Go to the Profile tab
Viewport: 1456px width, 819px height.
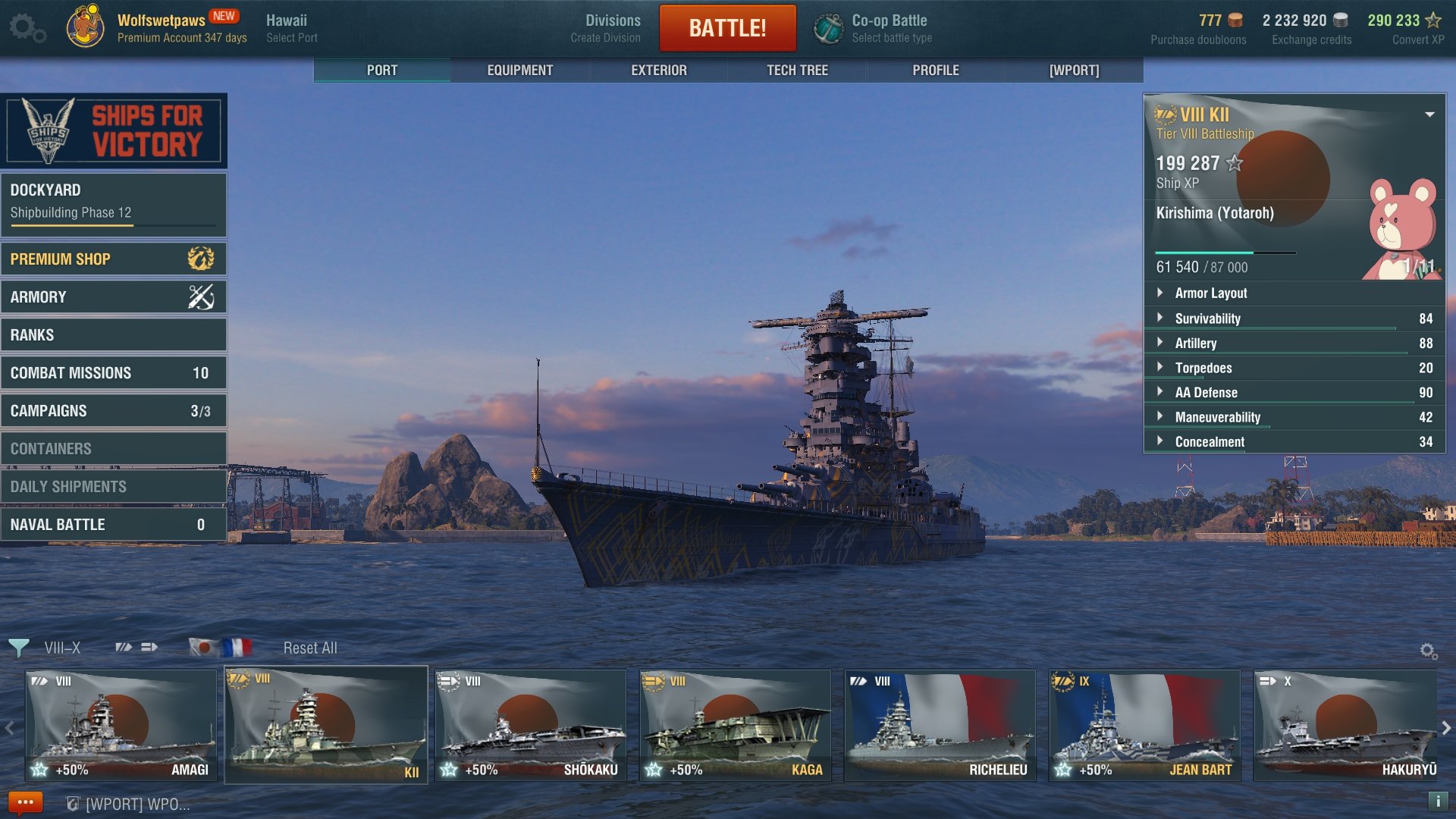pyautogui.click(x=935, y=70)
